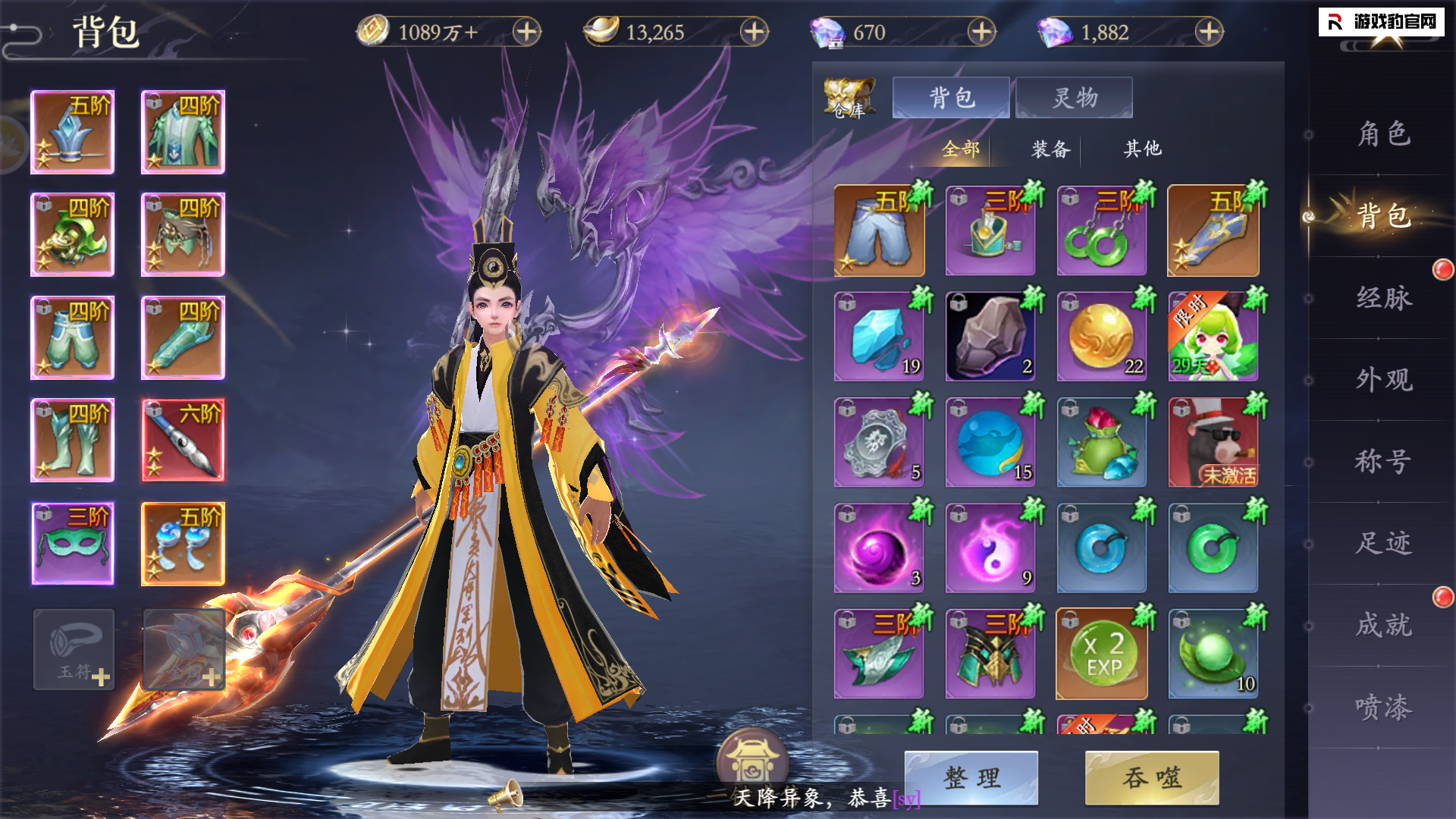Select the 背包 tab in the bag panel
1456x819 pixels.
[951, 98]
